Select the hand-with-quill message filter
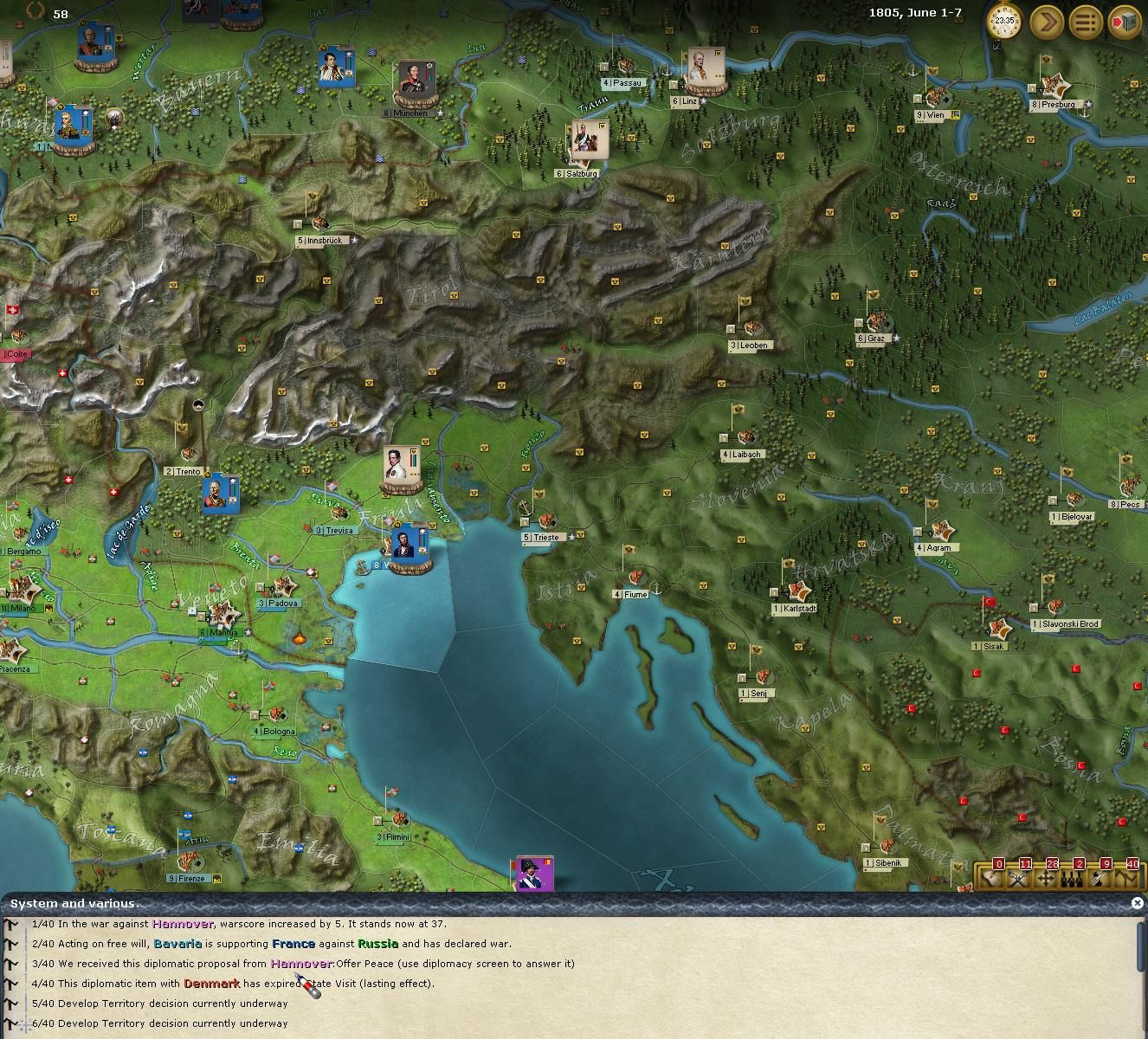The image size is (1148, 1039). 1099,878
